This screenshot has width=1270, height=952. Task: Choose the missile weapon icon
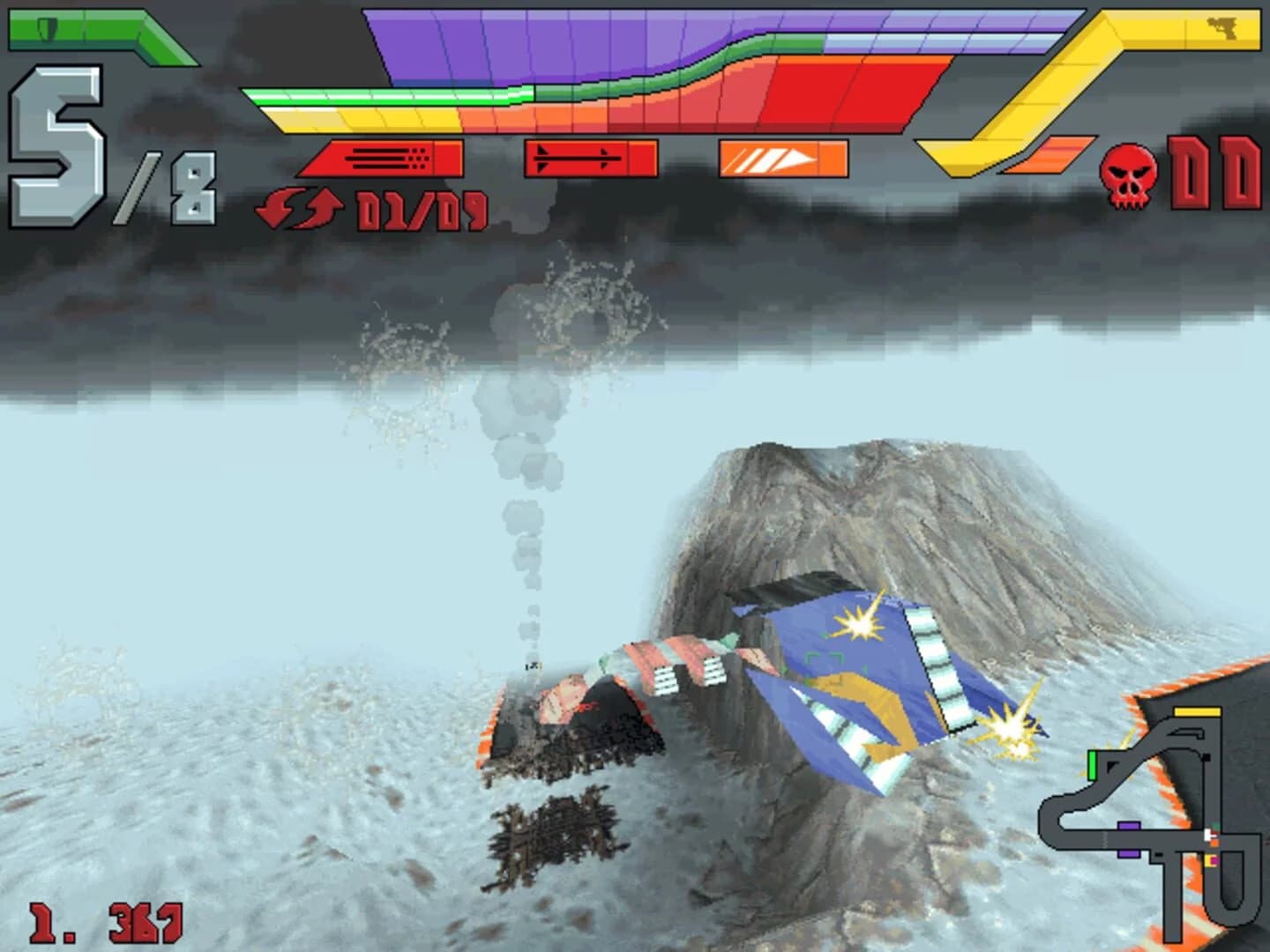(589, 159)
